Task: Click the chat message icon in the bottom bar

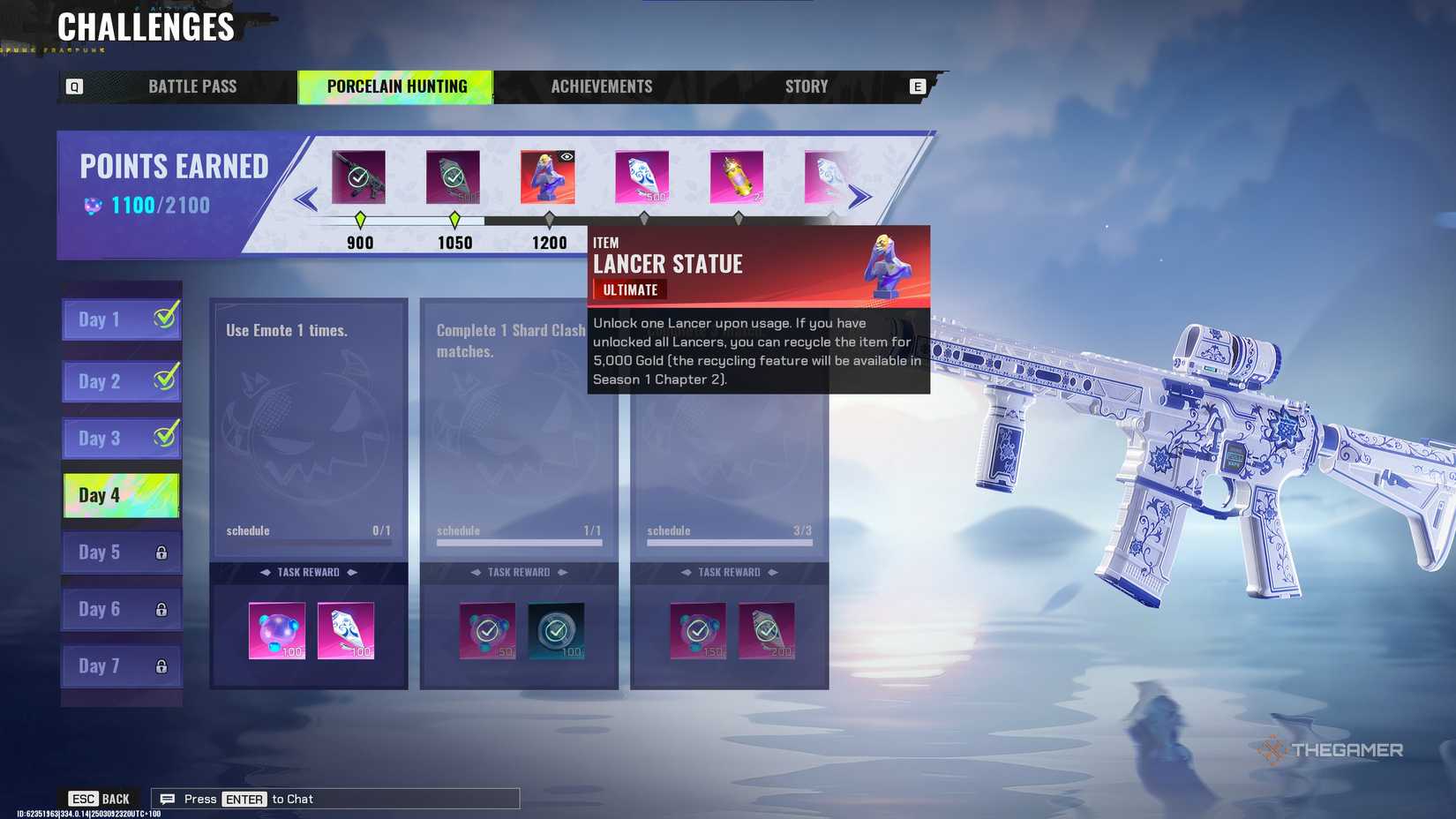Action: [x=167, y=799]
